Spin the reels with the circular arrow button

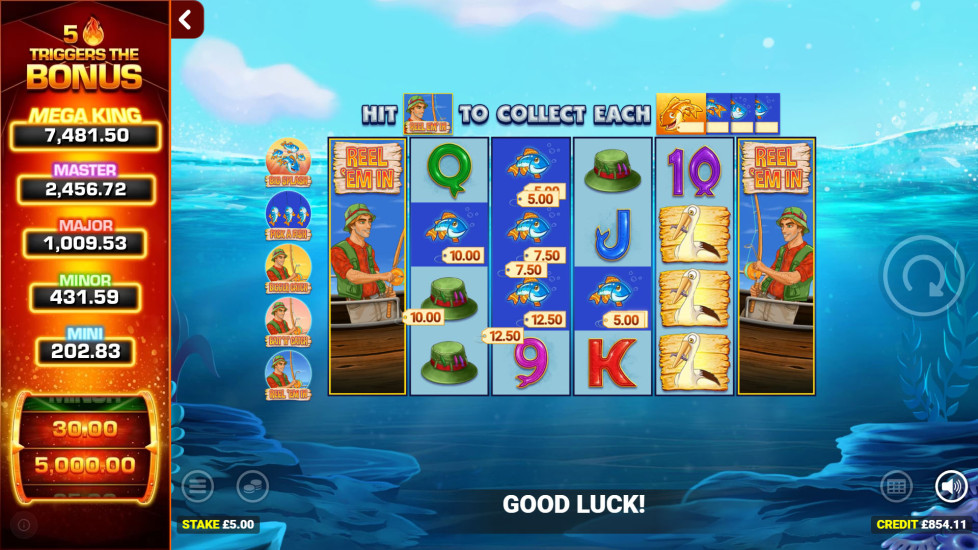tap(922, 277)
